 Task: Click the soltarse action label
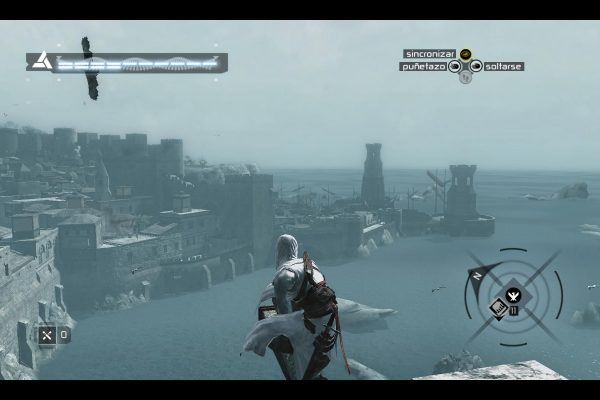pyautogui.click(x=503, y=67)
